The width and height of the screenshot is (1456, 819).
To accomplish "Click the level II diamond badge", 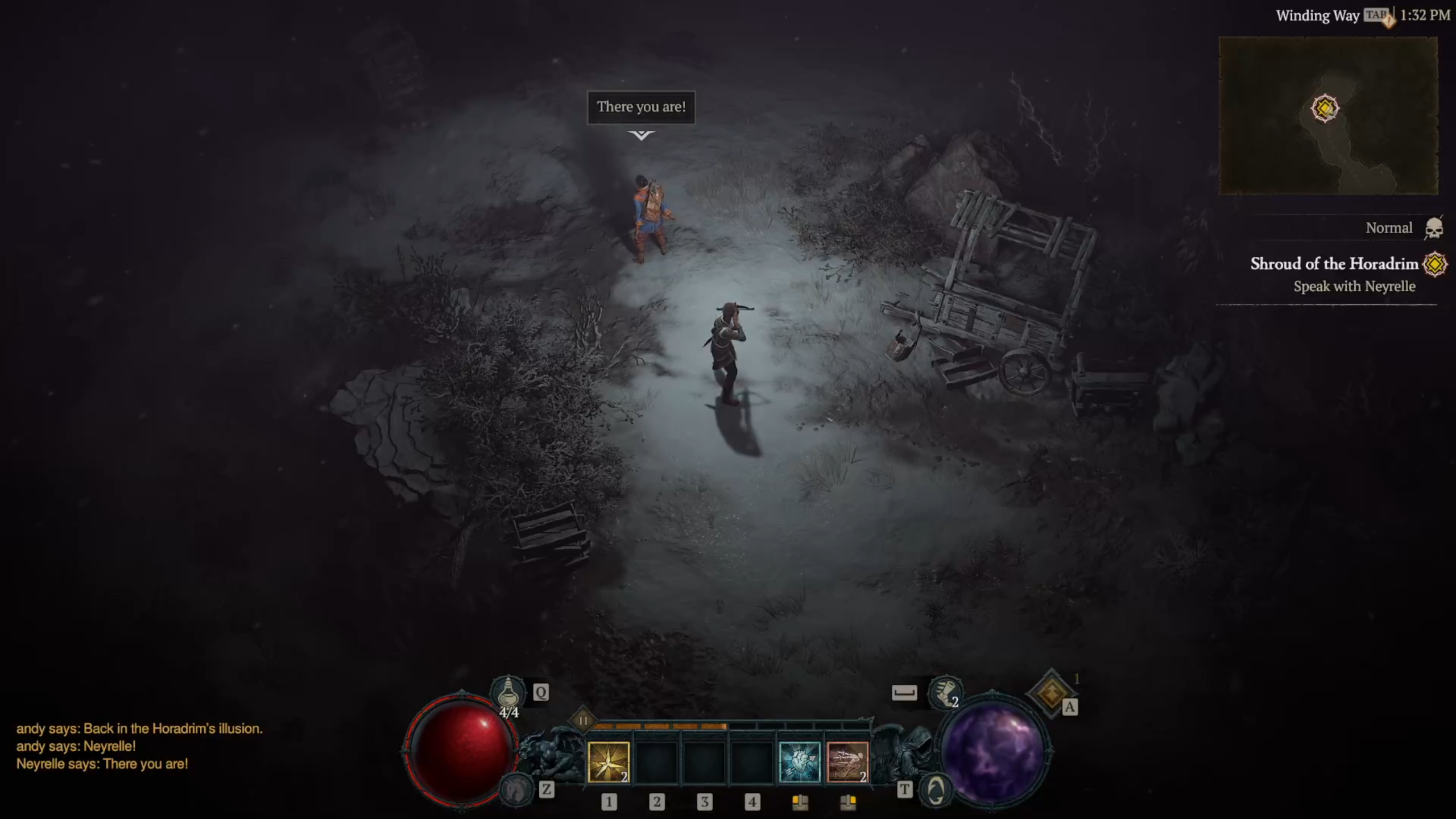I will click(x=583, y=721).
